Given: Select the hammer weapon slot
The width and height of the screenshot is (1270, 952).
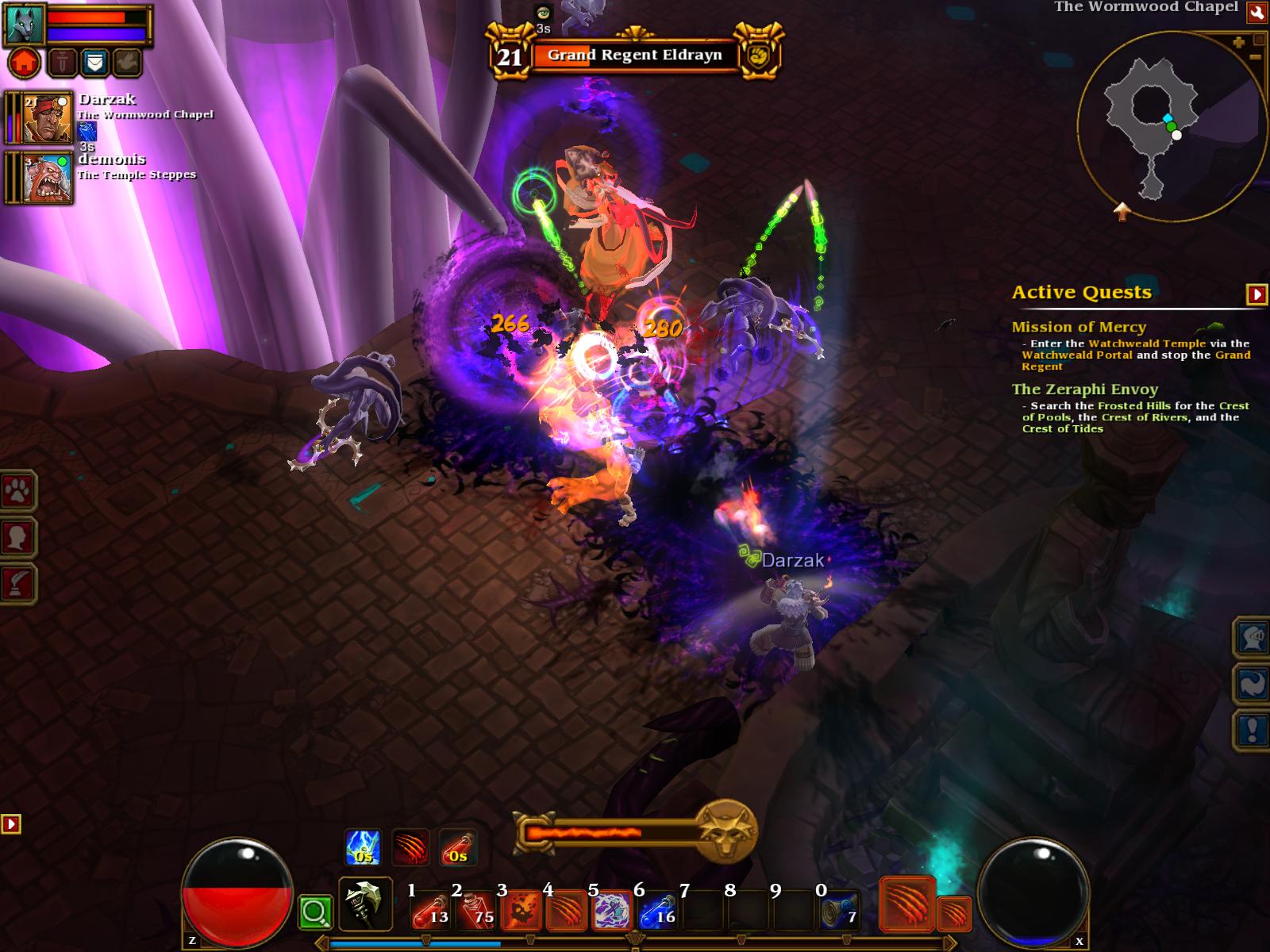Looking at the screenshot, I should tap(365, 904).
